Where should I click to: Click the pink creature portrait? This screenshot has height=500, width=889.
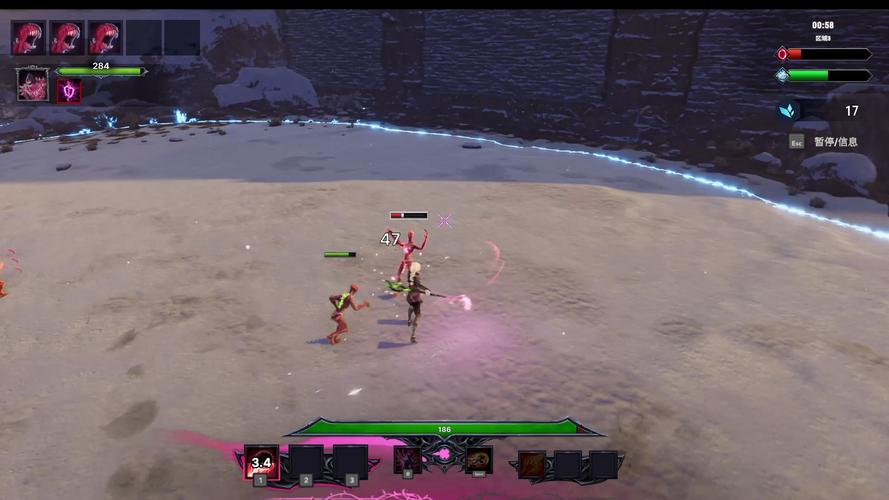(x=32, y=84)
